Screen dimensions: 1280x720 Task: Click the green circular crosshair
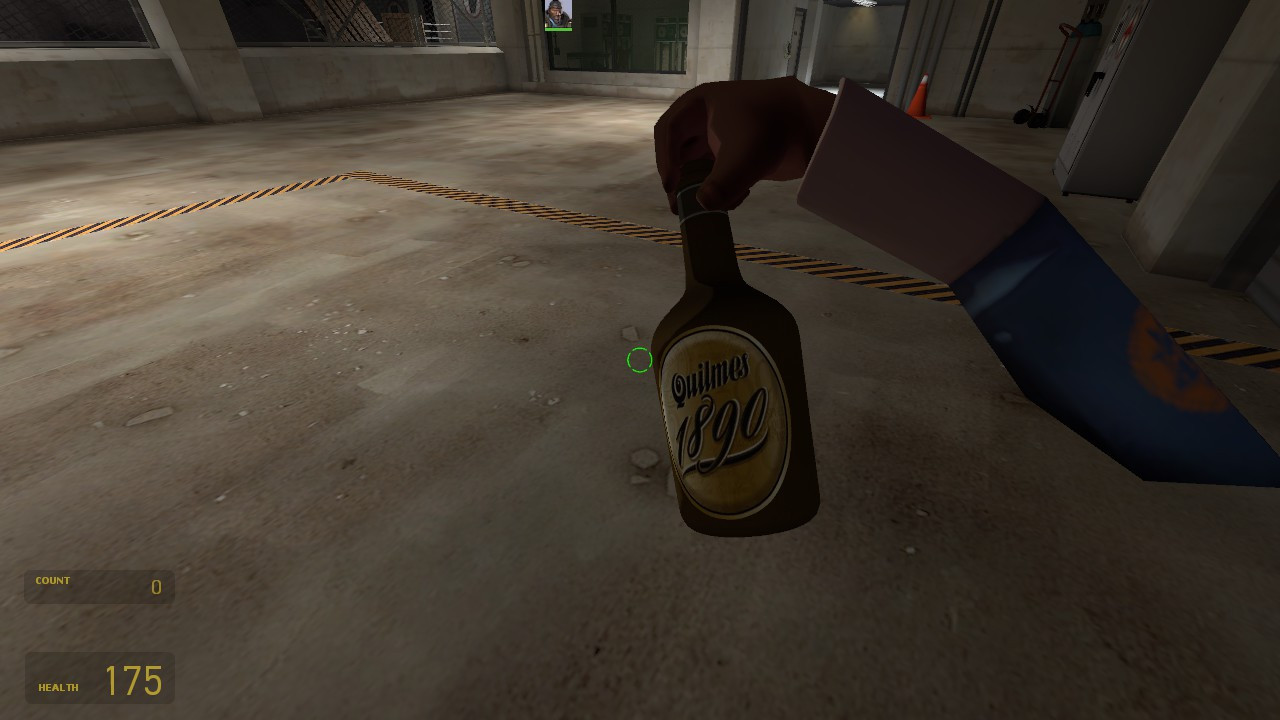(640, 360)
